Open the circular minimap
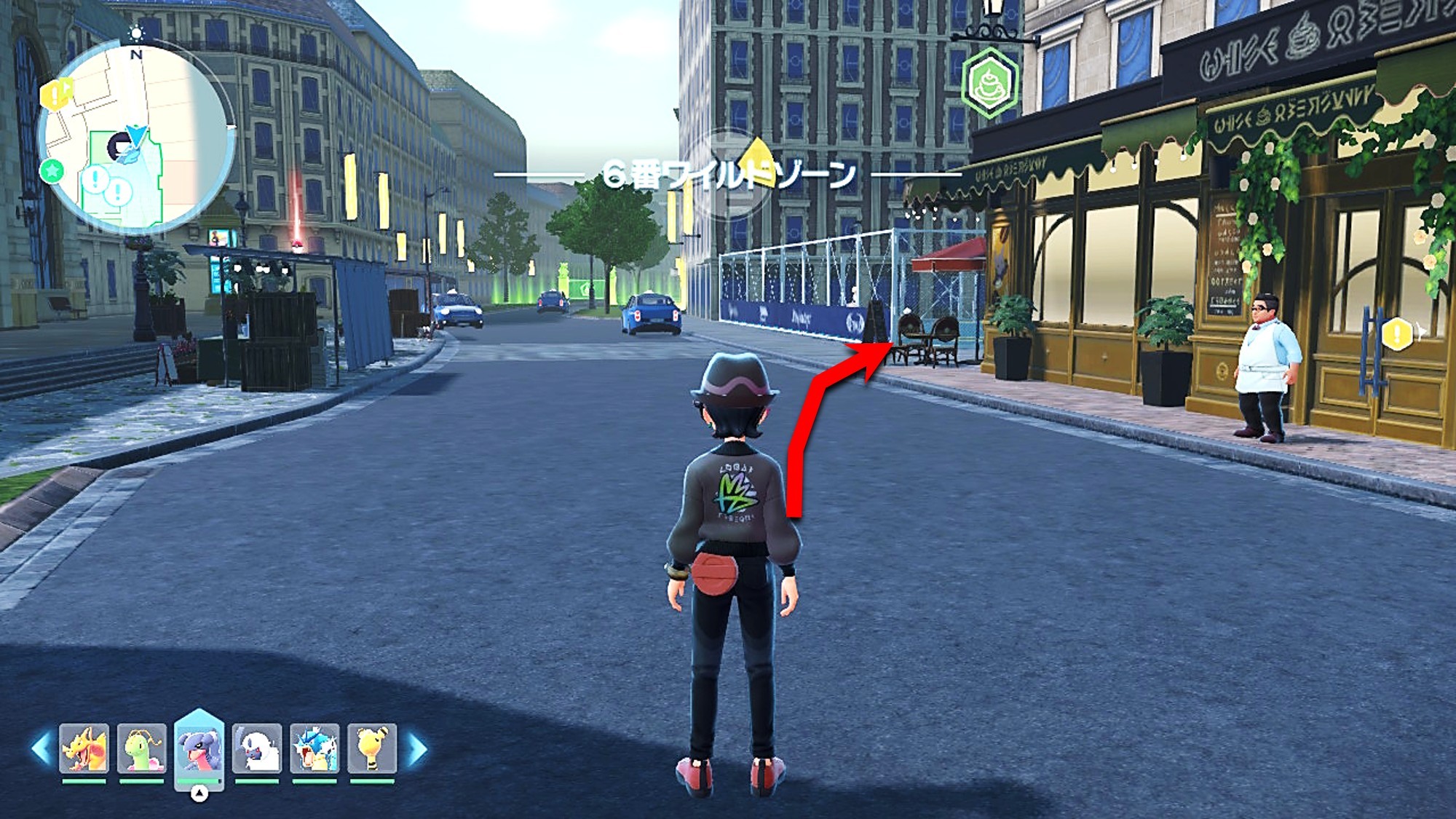Viewport: 1456px width, 819px height. [137, 138]
